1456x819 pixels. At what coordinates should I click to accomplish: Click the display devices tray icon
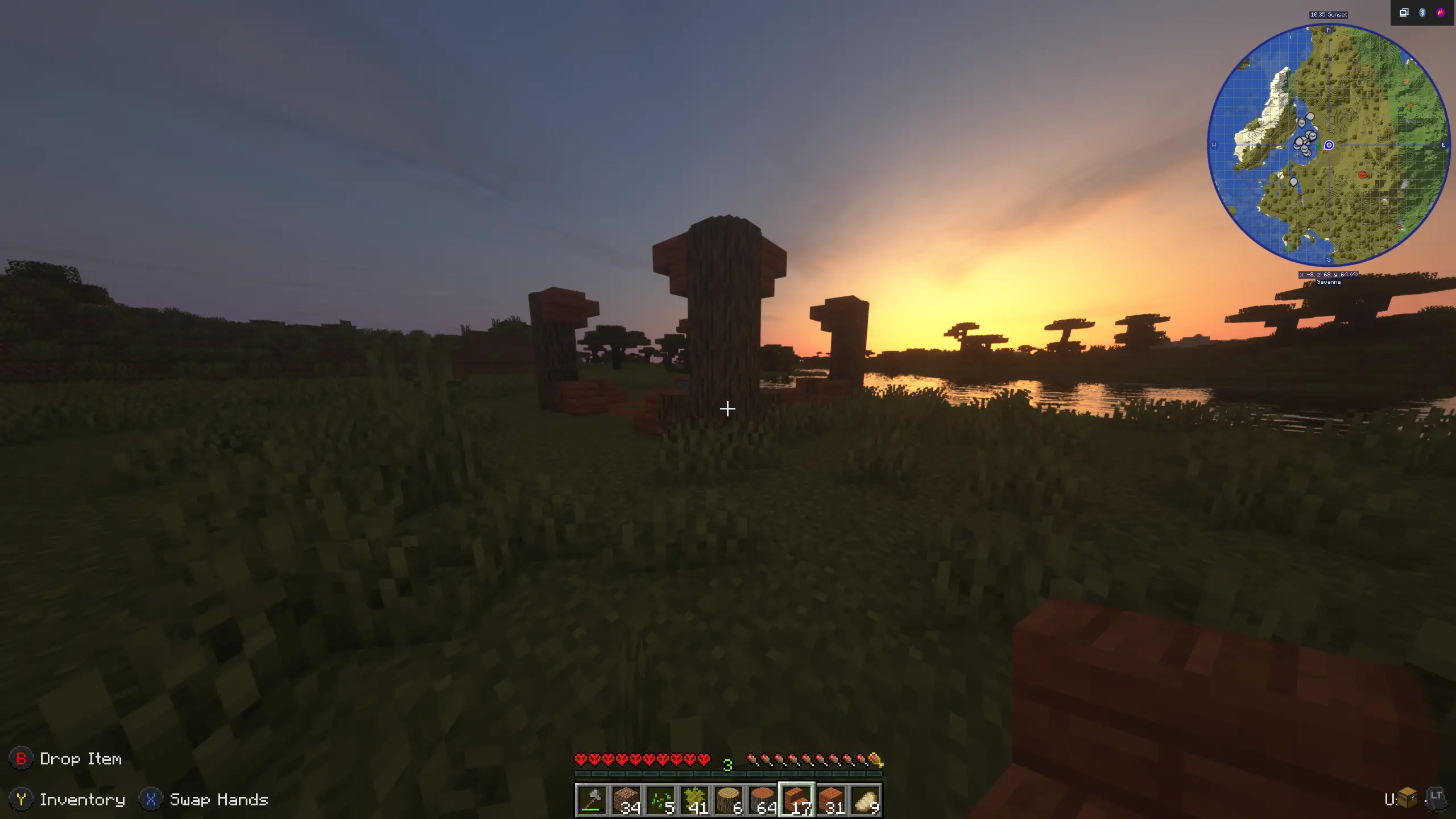(x=1404, y=13)
